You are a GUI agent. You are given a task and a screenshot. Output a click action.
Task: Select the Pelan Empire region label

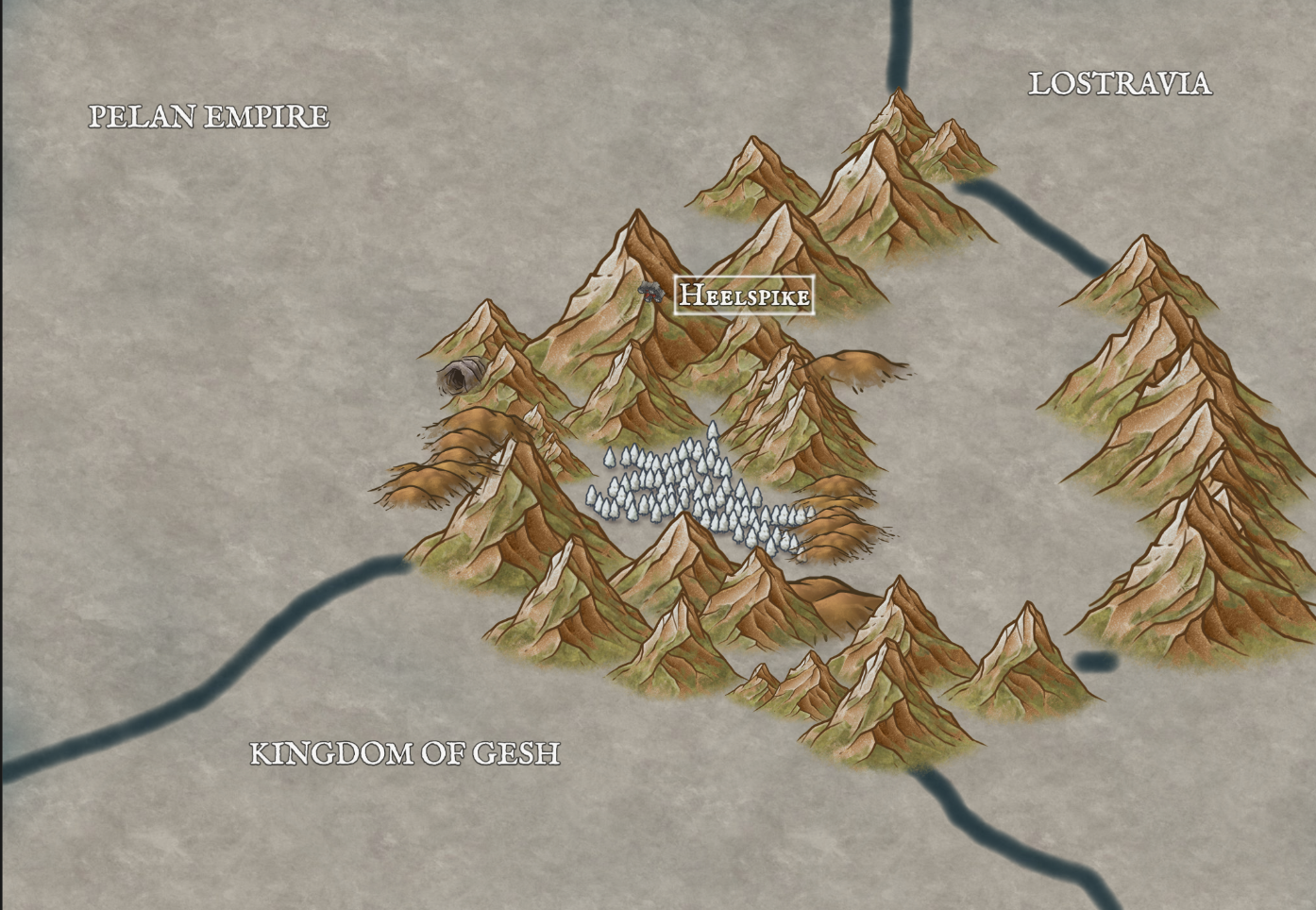(x=209, y=116)
